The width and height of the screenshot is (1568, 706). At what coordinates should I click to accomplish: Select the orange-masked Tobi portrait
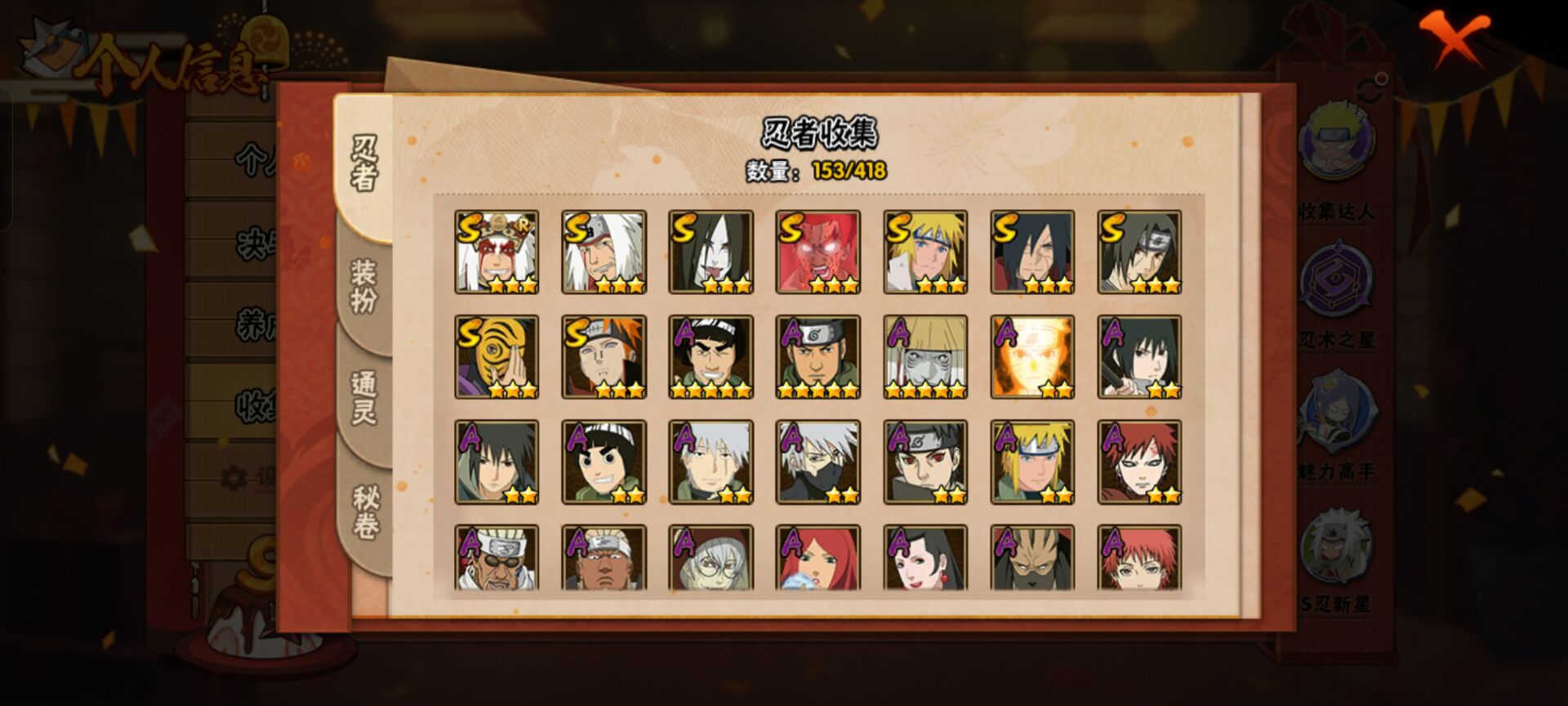497,357
